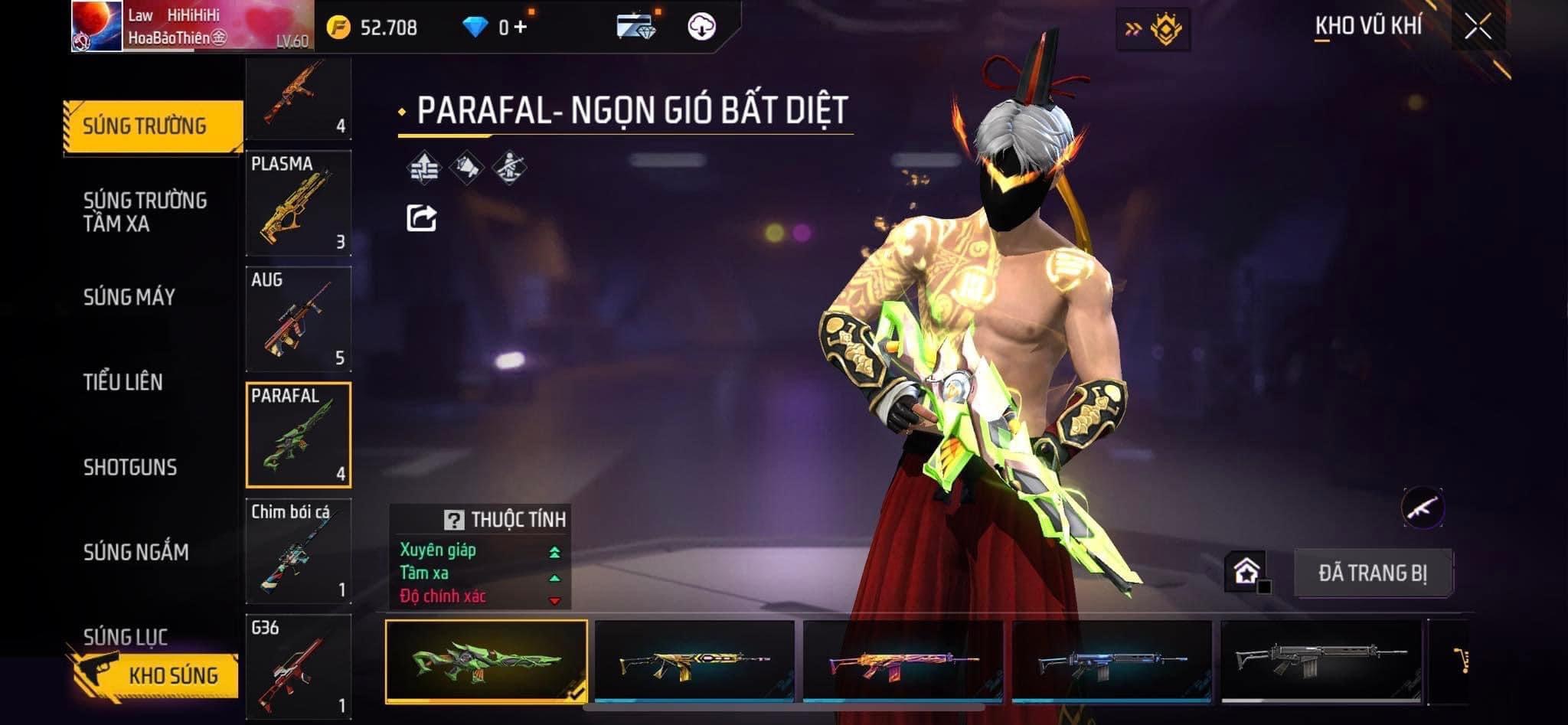
Task: Select the gold Parafal skin thumbnail
Action: coord(694,661)
